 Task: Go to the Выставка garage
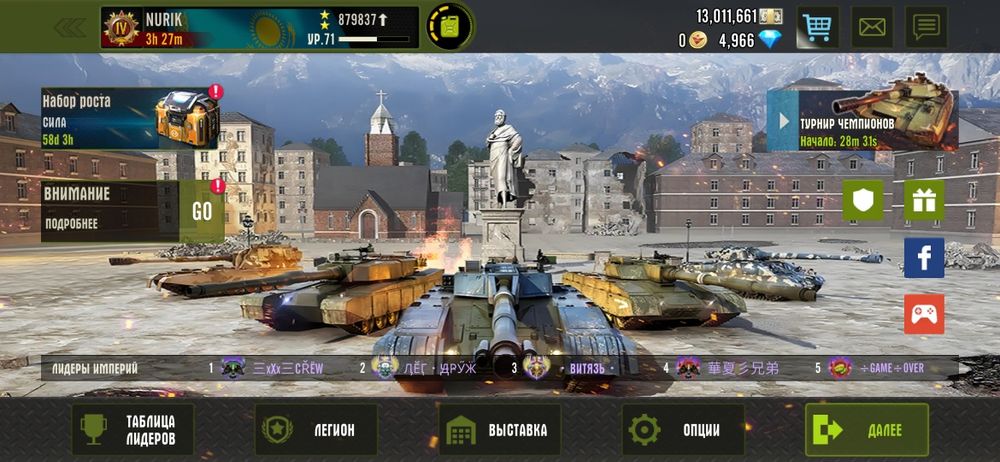click(x=500, y=430)
